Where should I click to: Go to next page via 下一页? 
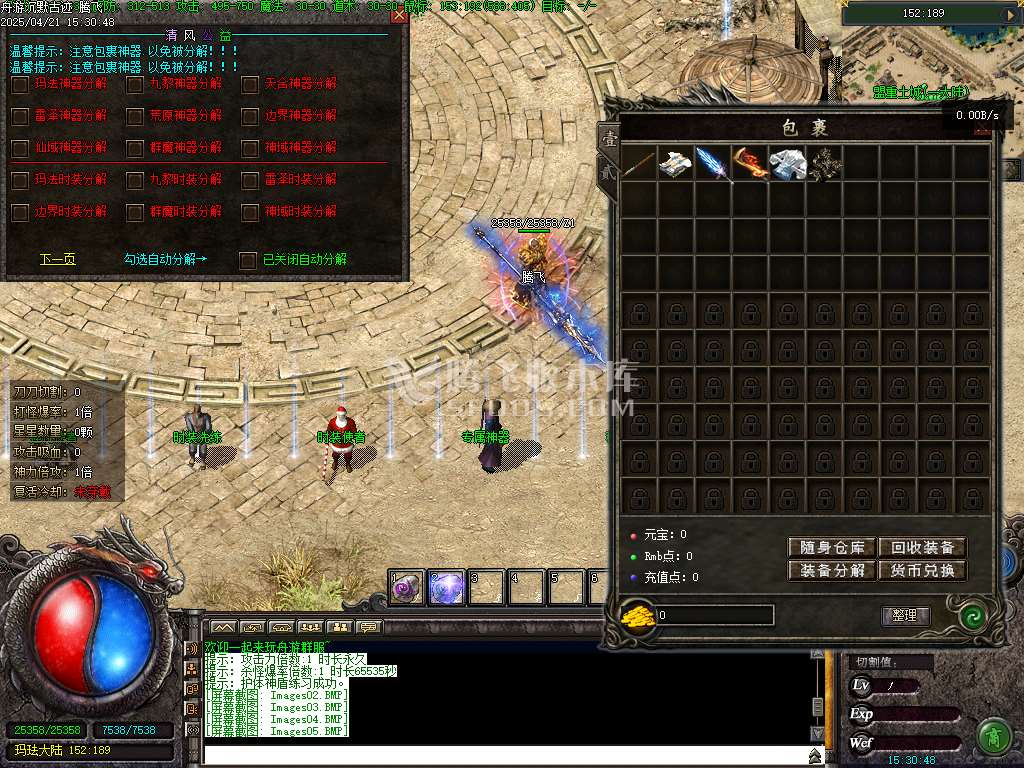pos(57,259)
